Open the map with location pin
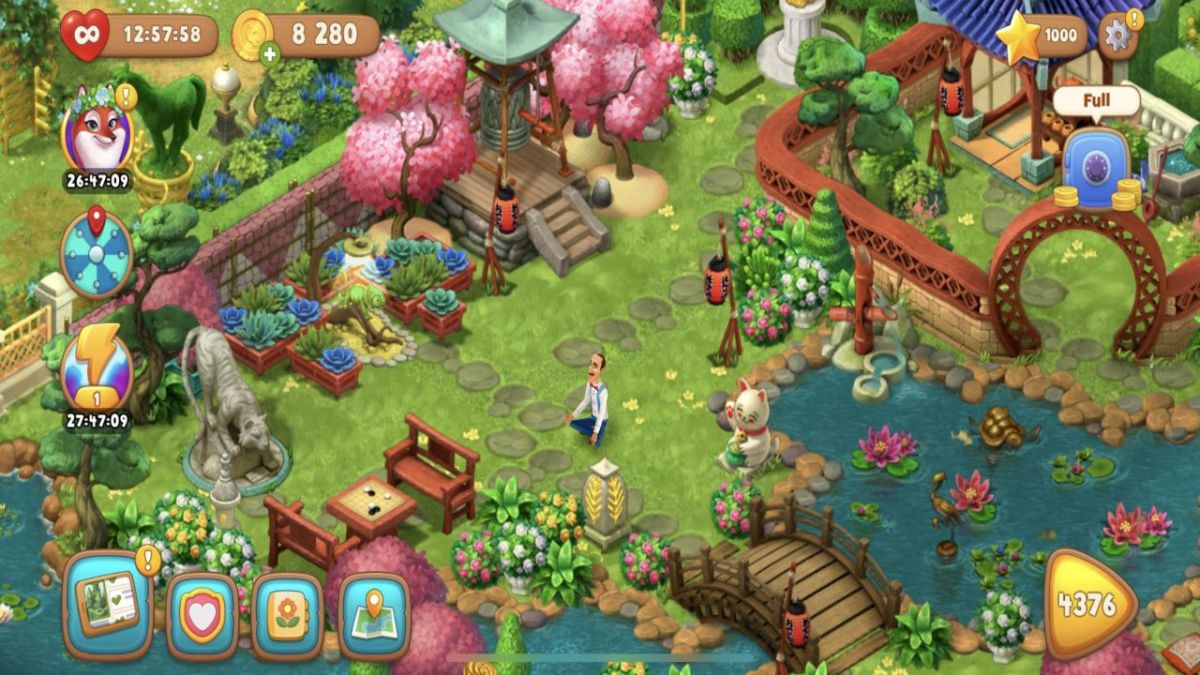The width and height of the screenshot is (1200, 675). coord(374,616)
